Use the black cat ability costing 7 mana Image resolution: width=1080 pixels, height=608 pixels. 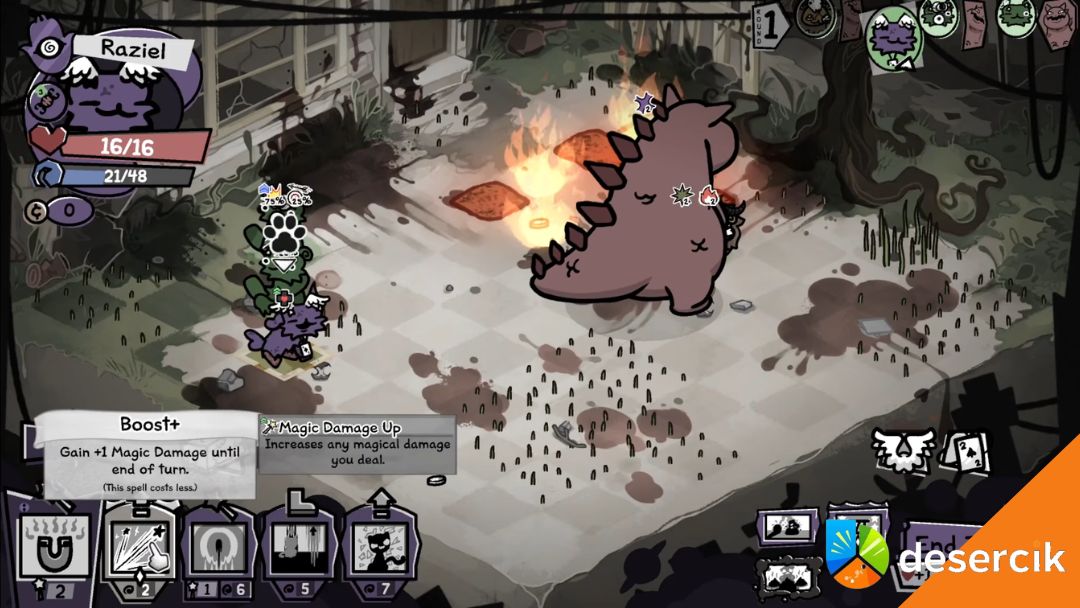click(x=380, y=552)
